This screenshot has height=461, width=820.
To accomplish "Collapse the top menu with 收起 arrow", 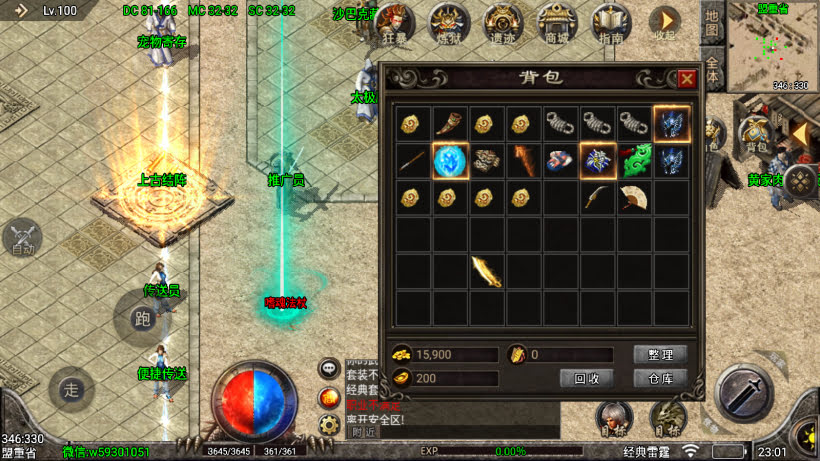I will (664, 22).
